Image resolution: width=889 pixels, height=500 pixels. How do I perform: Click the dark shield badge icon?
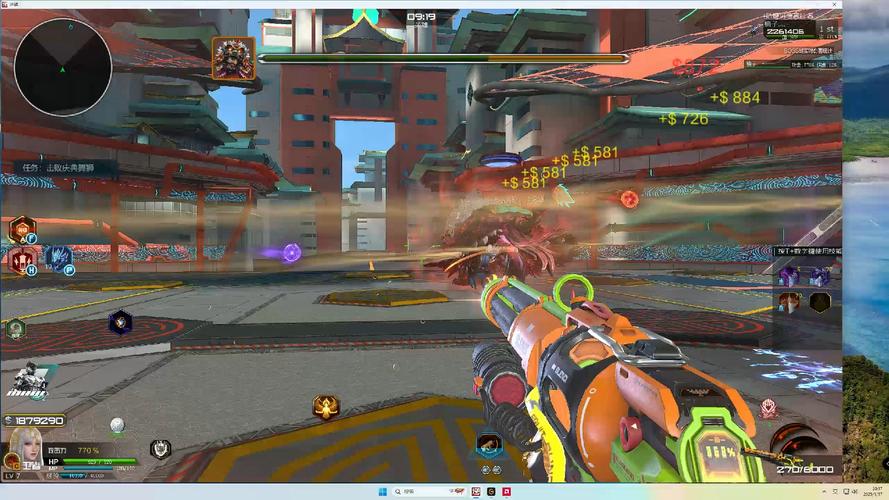coord(160,448)
